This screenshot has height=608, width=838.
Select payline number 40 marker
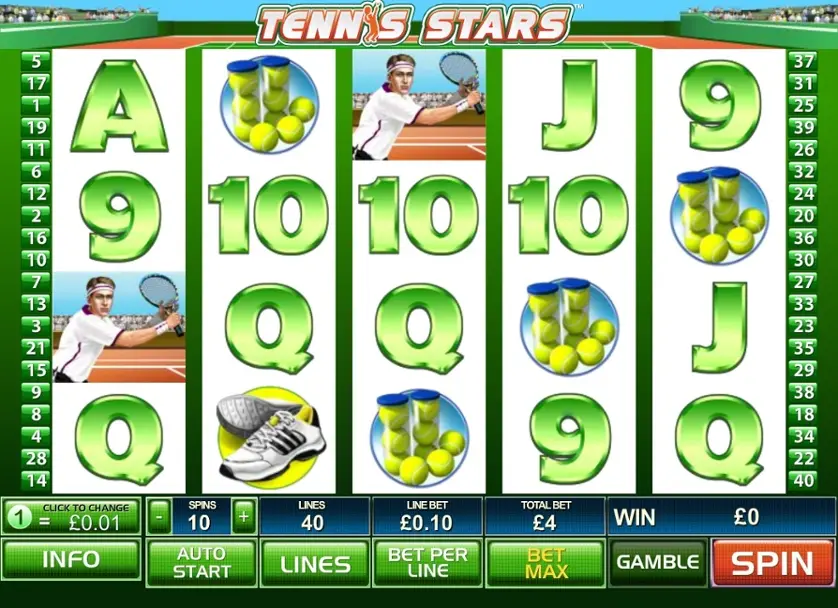(x=803, y=480)
